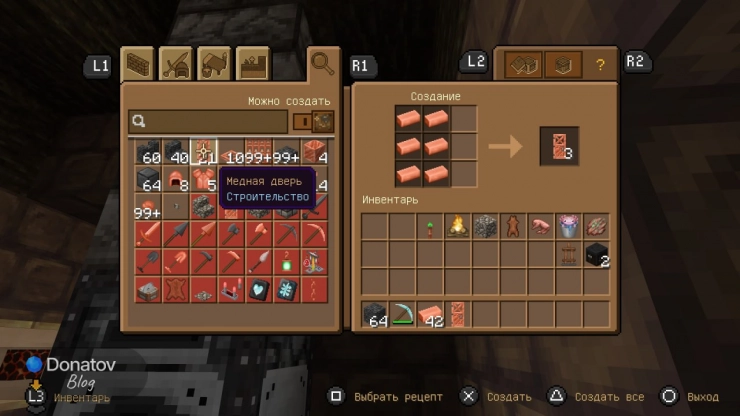Choose the copper door recipe in the list
The image size is (740, 416).
tap(205, 152)
